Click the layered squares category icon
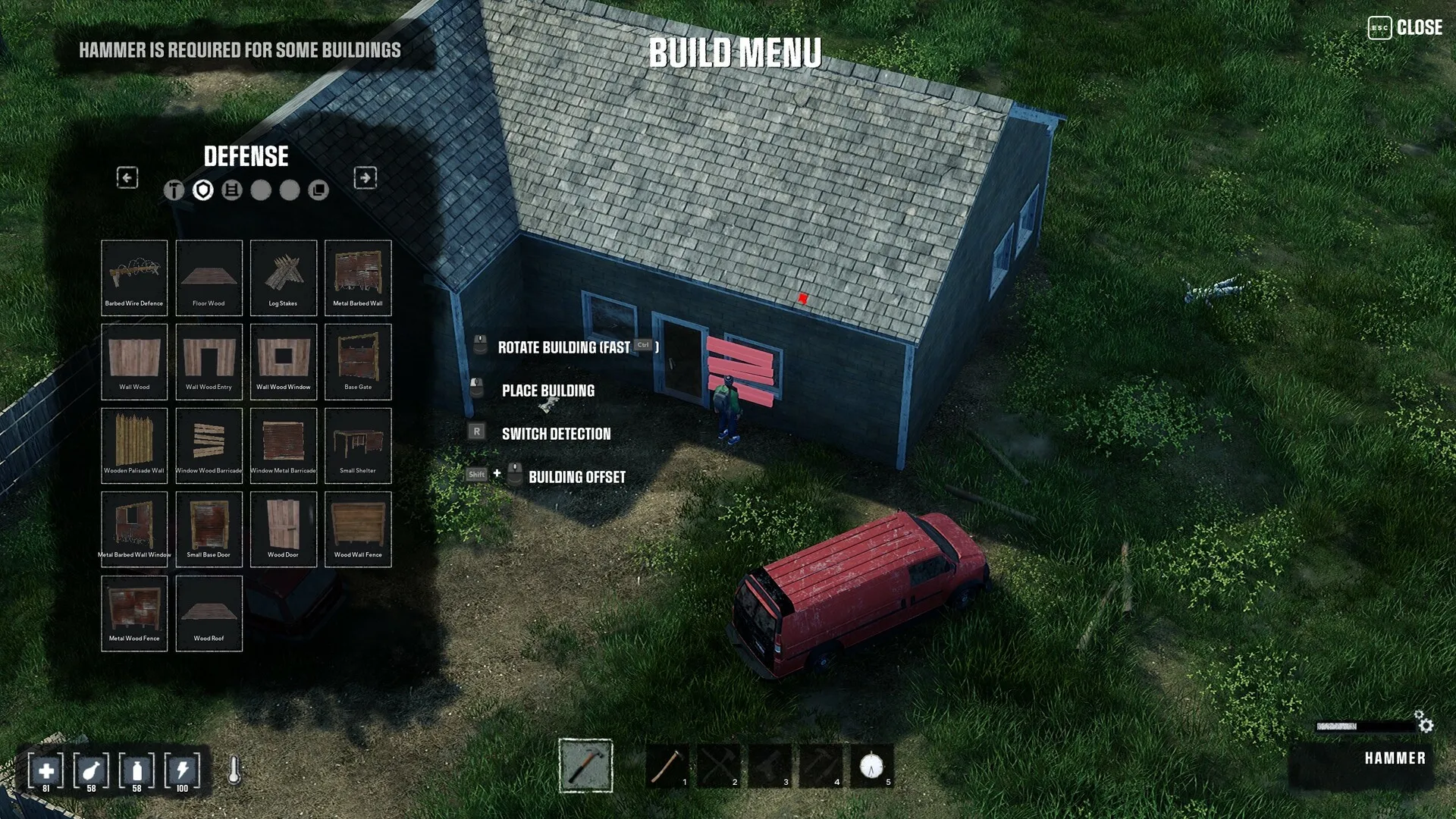Image resolution: width=1456 pixels, height=819 pixels. [318, 190]
